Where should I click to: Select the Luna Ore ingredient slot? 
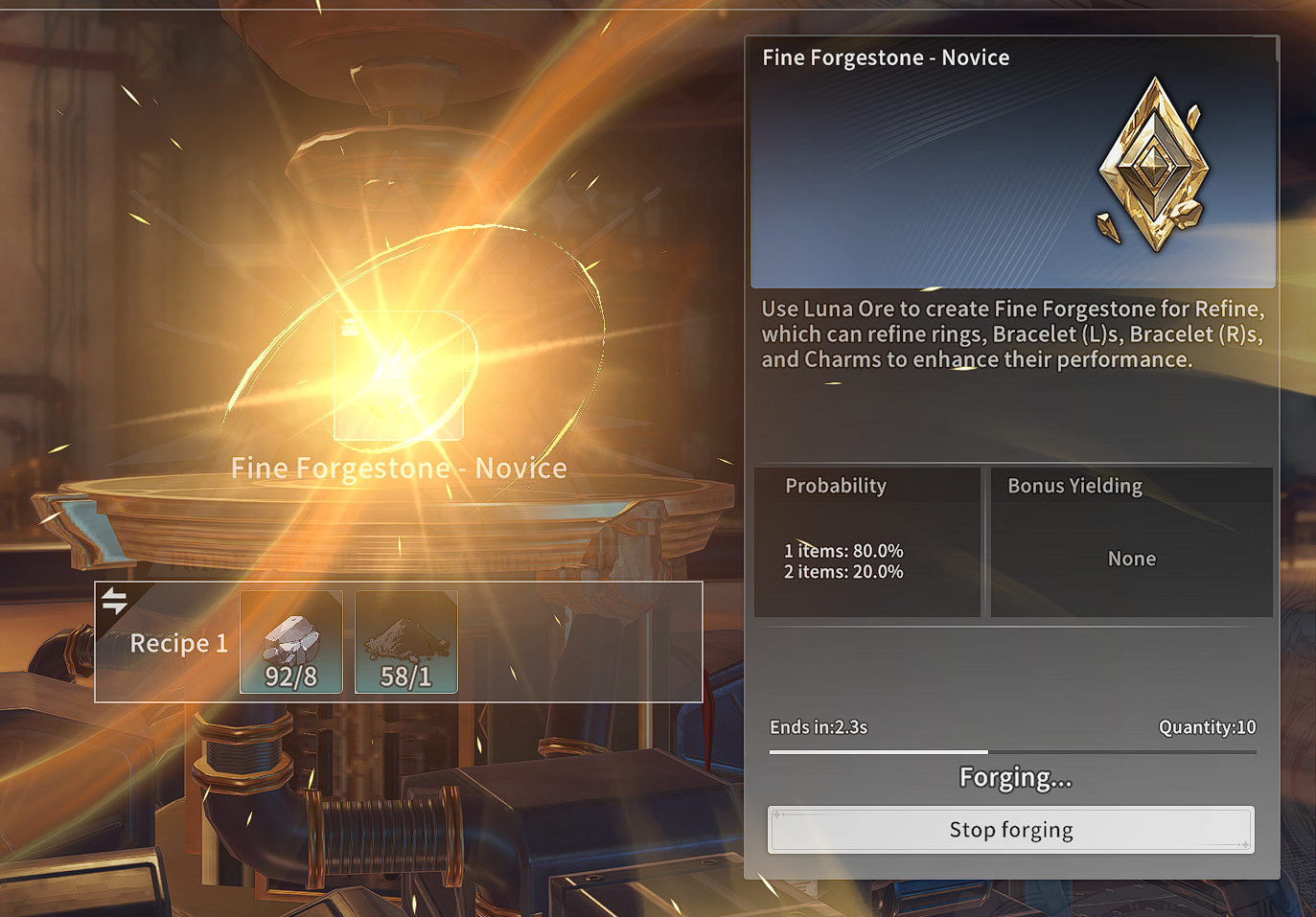tap(291, 642)
